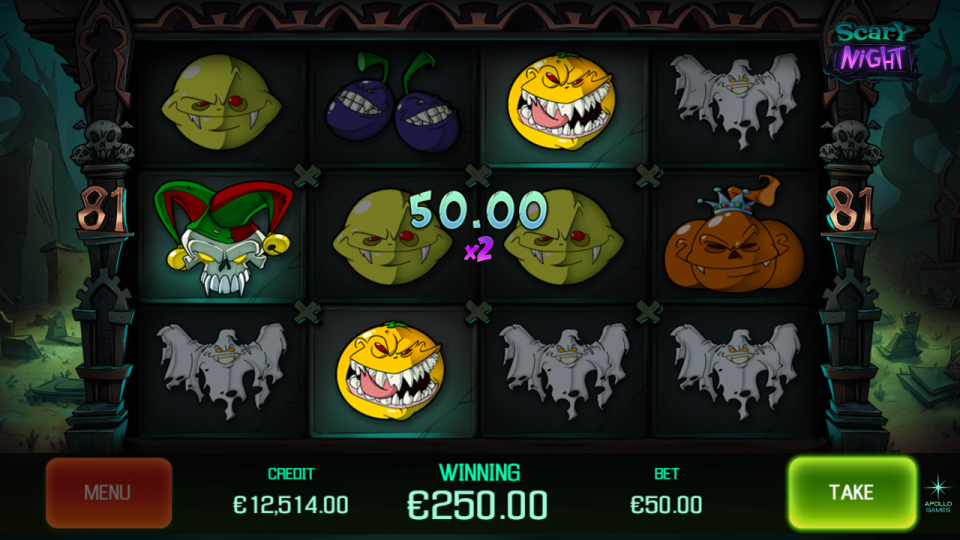Open the red MENU button

pos(108,493)
